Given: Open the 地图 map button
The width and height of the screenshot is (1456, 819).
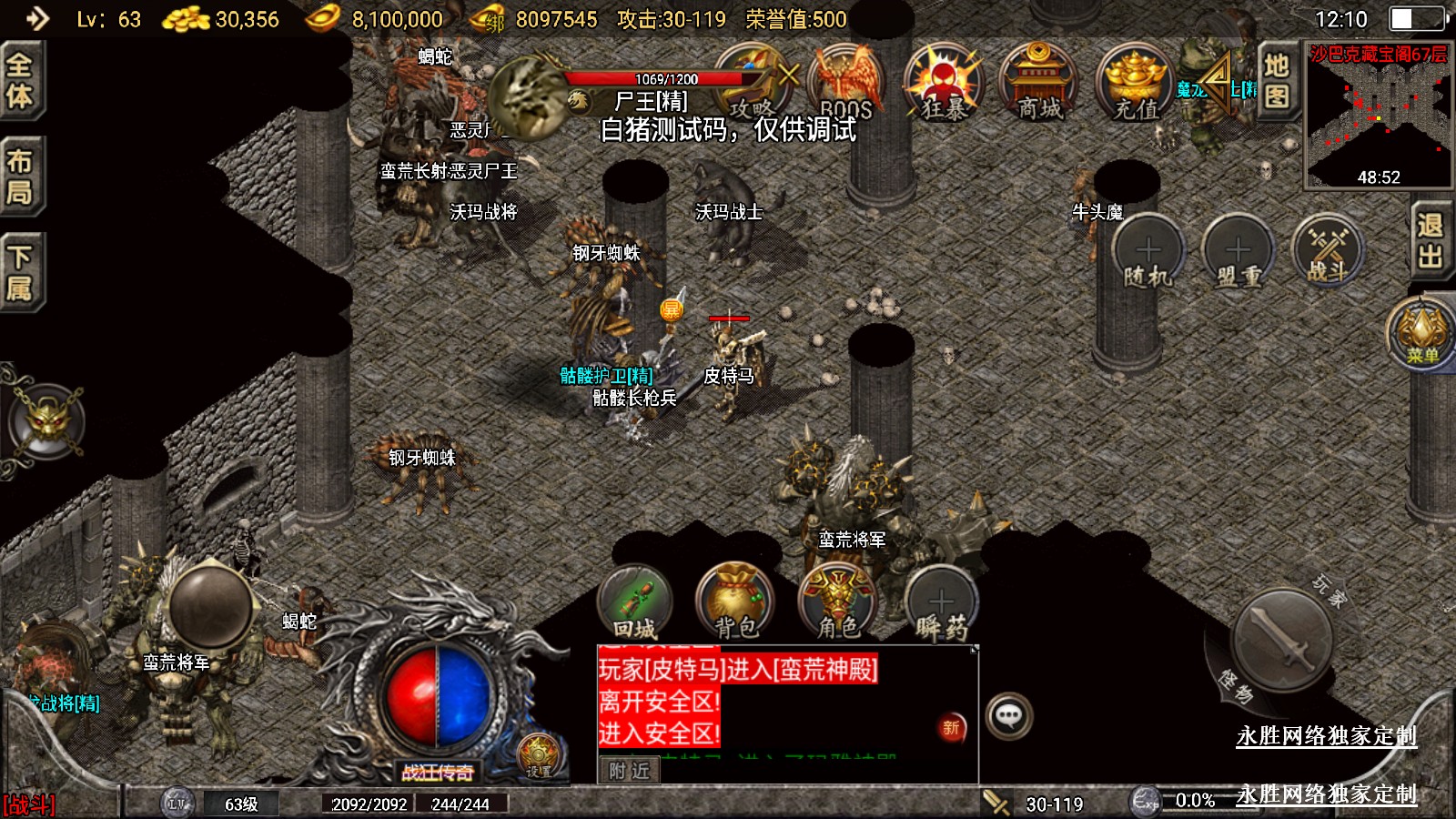Looking at the screenshot, I should click(x=1277, y=80).
